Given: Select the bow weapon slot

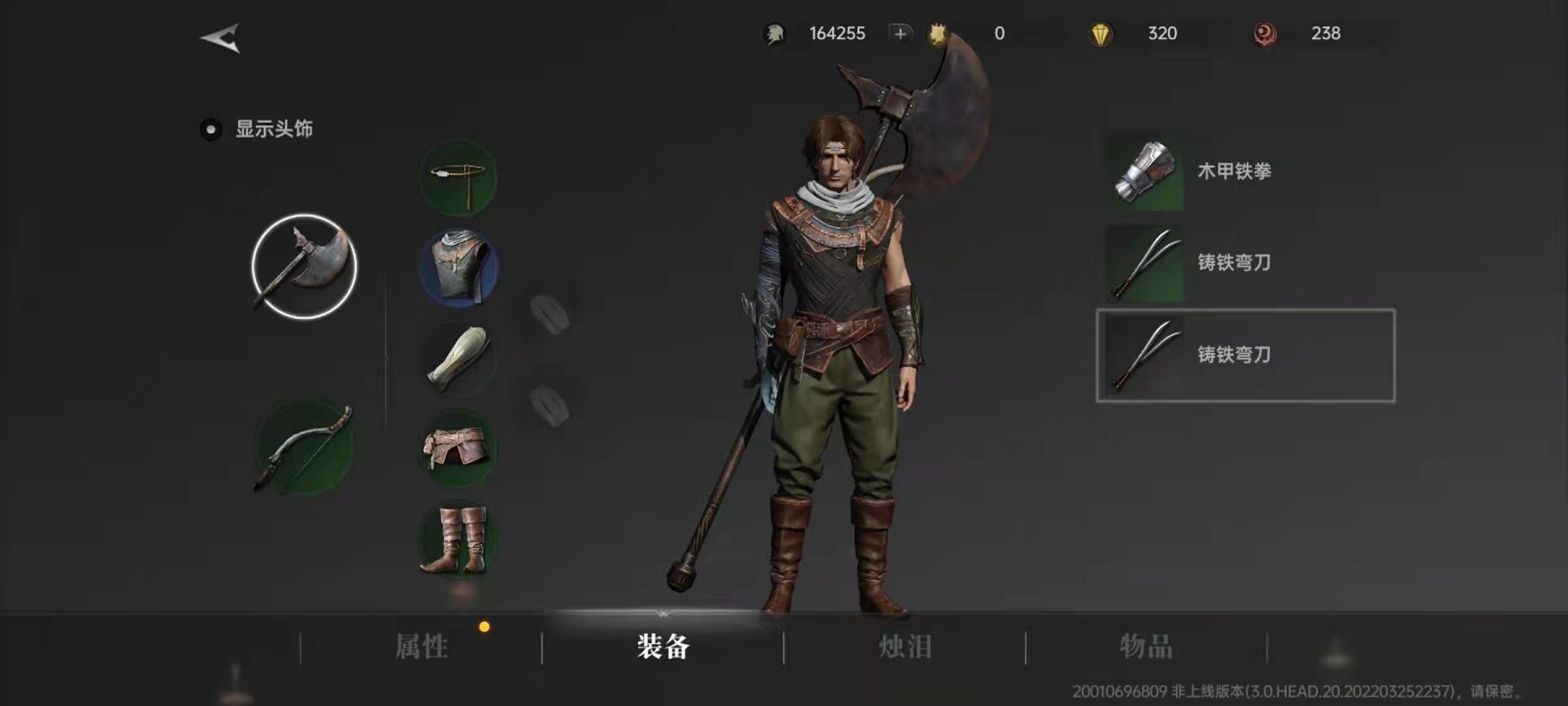Looking at the screenshot, I should (x=304, y=447).
